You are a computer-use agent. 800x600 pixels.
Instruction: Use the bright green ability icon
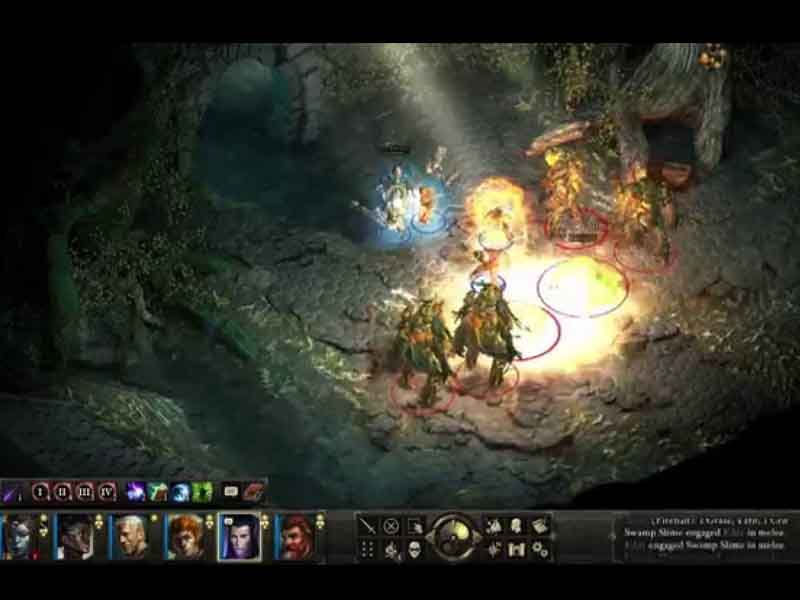click(x=203, y=491)
